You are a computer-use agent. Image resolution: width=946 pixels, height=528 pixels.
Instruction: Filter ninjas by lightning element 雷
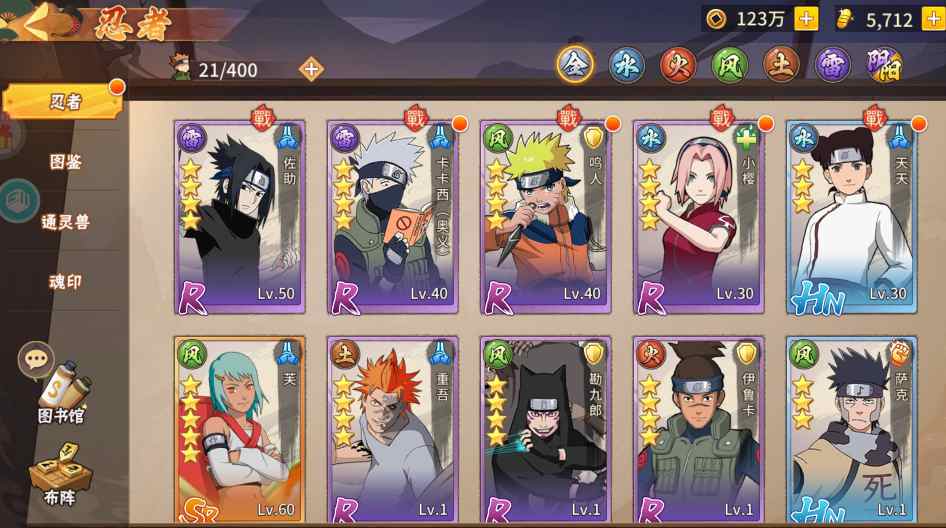coord(833,65)
